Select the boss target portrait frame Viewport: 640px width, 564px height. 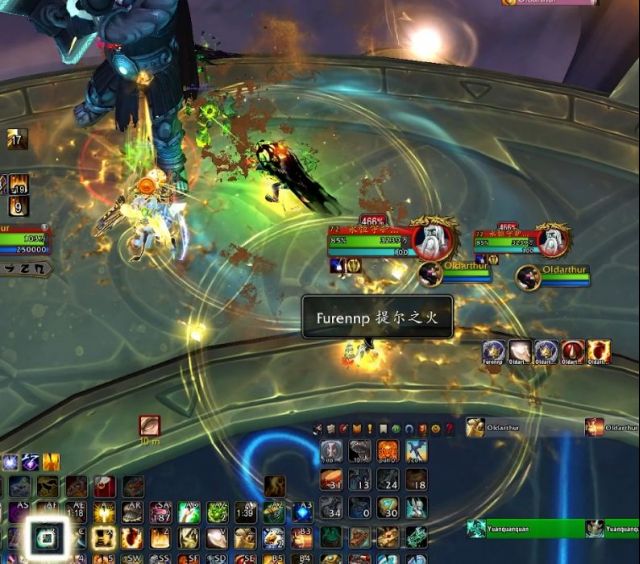point(434,240)
